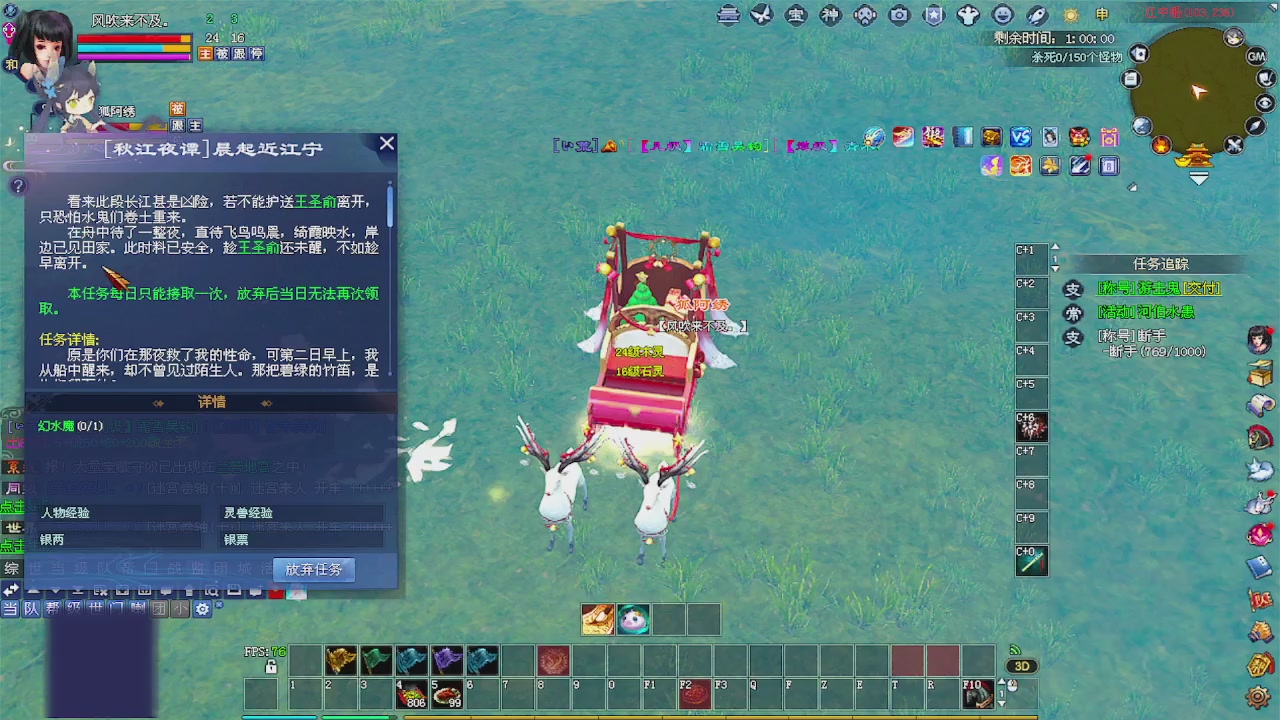
Task: Click the 宝 treasure icon on top toolbar
Action: (x=795, y=15)
